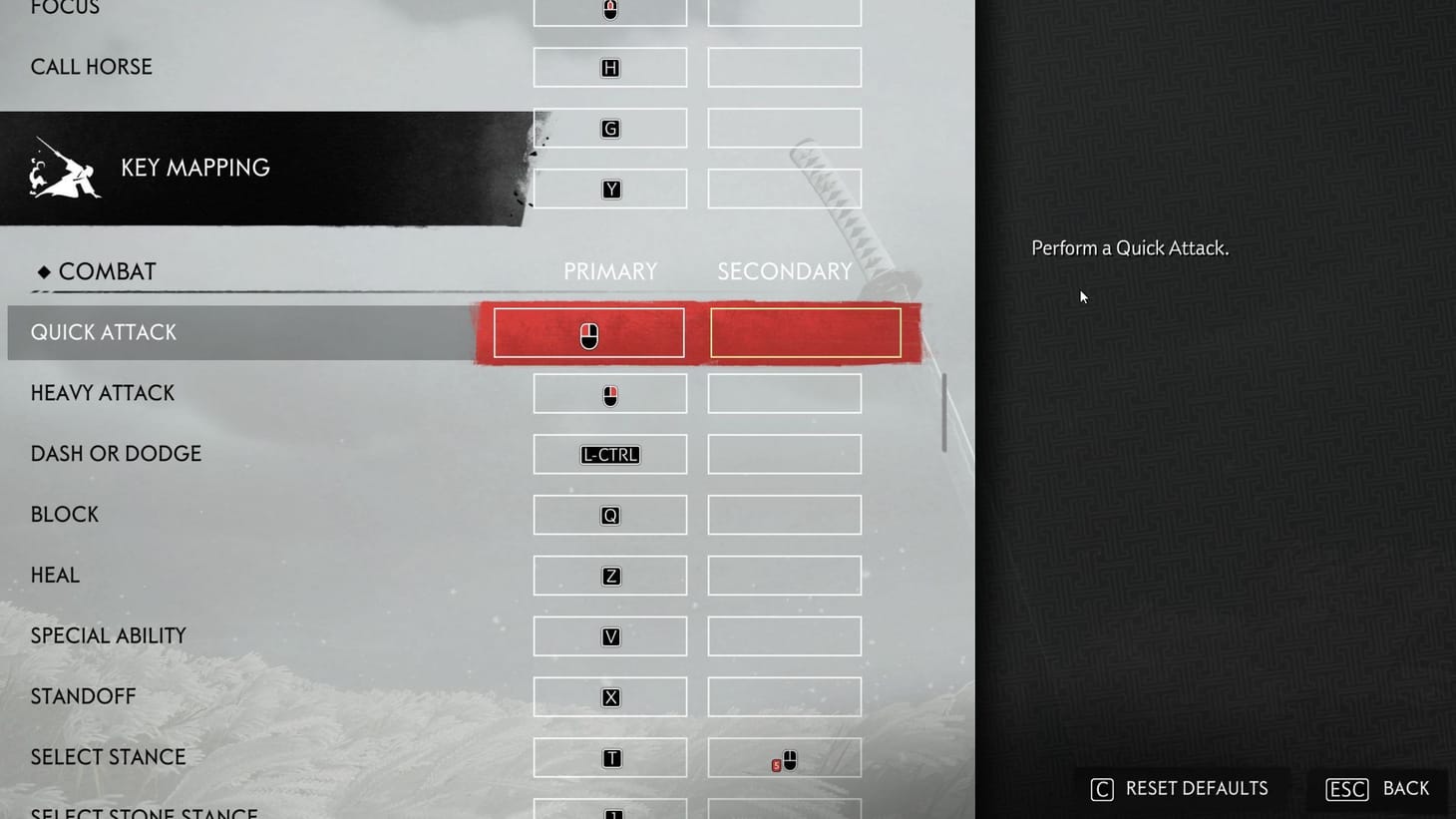
Task: Select the mouse button 5 secondary binding for Select Stance
Action: [784, 758]
